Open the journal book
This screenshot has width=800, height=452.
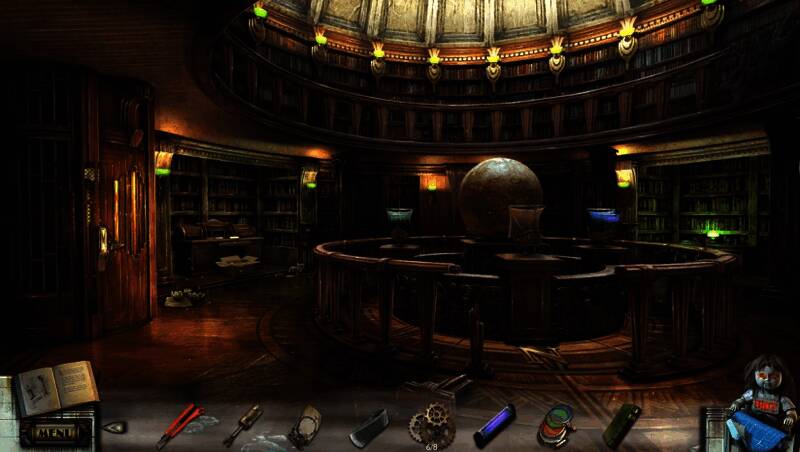click(x=56, y=388)
